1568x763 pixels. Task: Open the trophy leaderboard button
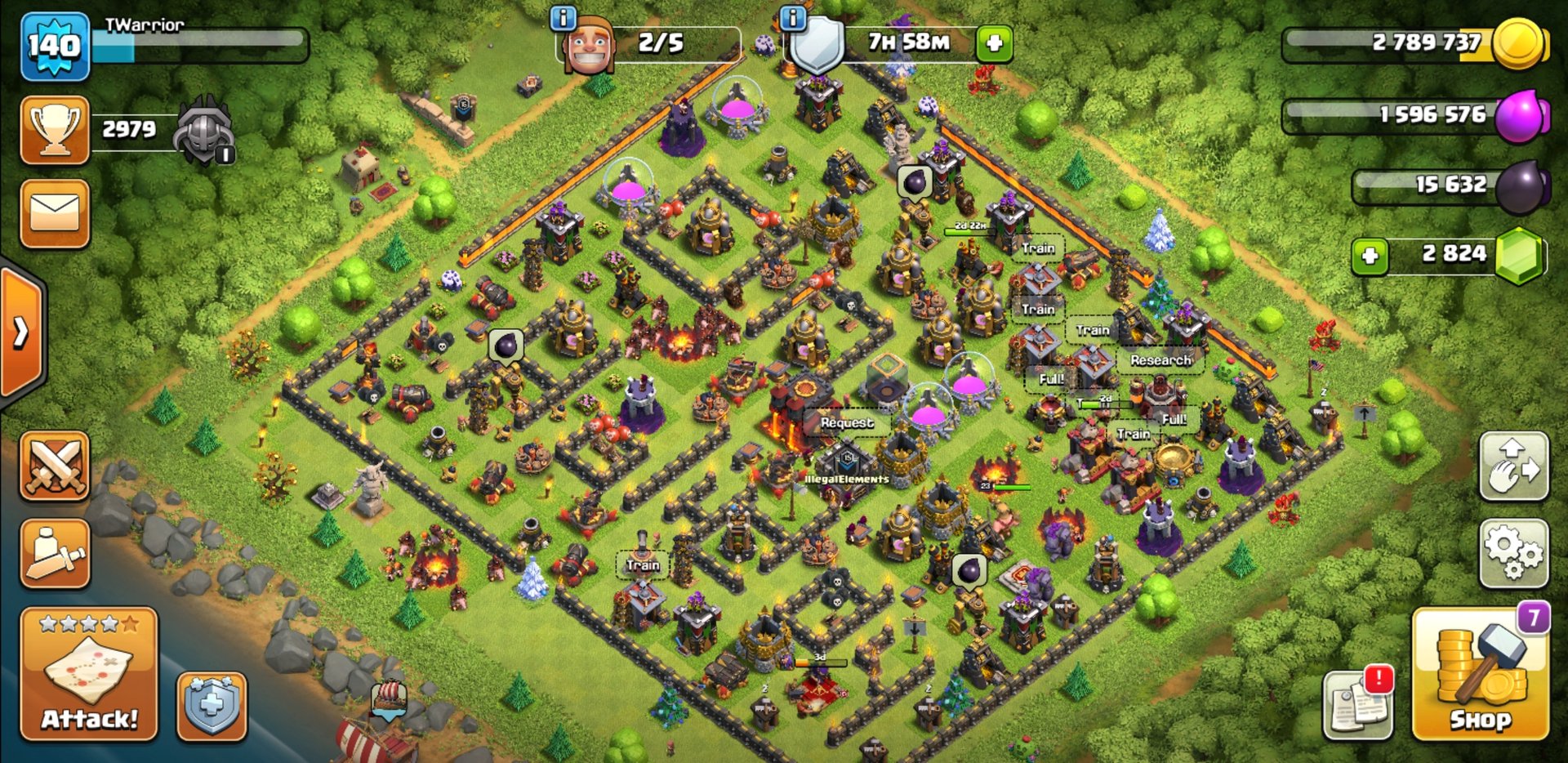[55, 129]
